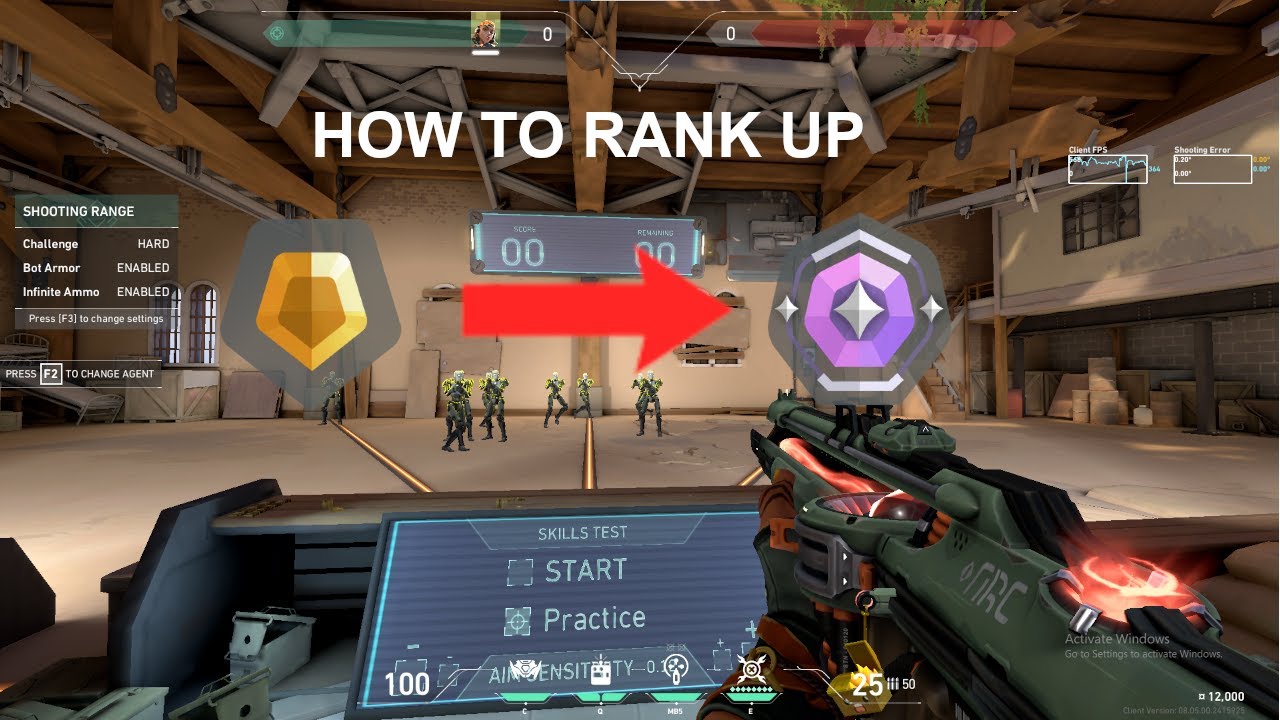Viewport: 1280px width, 720px height.
Task: Click the Practice crosshair icon
Action: tap(517, 619)
